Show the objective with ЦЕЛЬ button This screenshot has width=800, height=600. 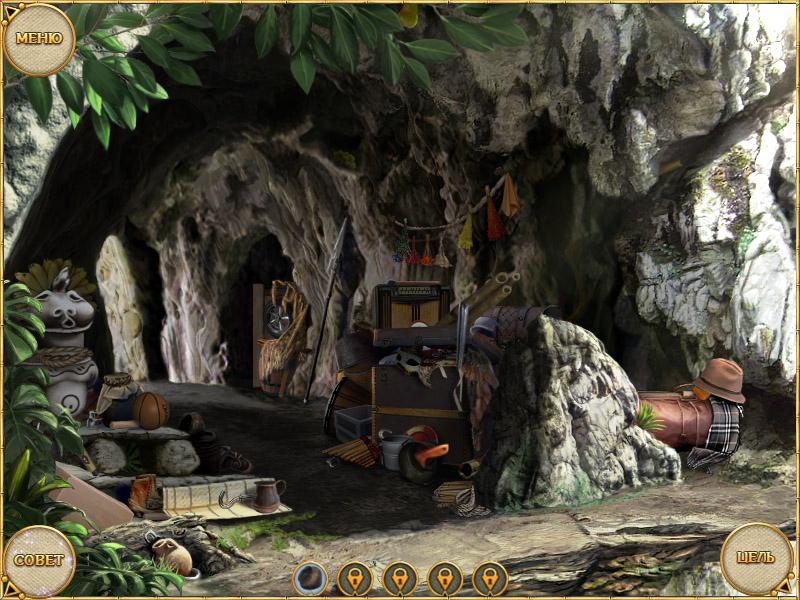pos(757,557)
